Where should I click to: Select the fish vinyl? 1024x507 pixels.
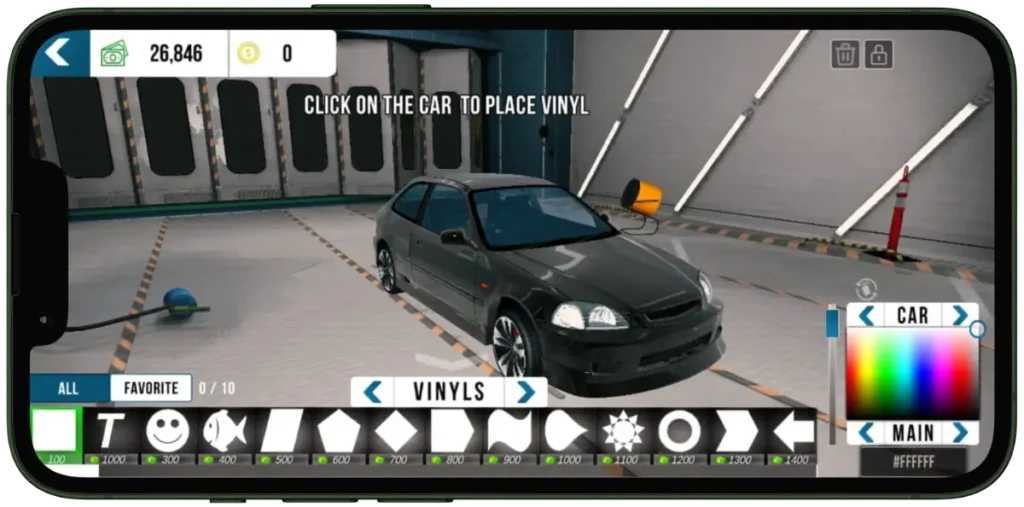pyautogui.click(x=224, y=431)
